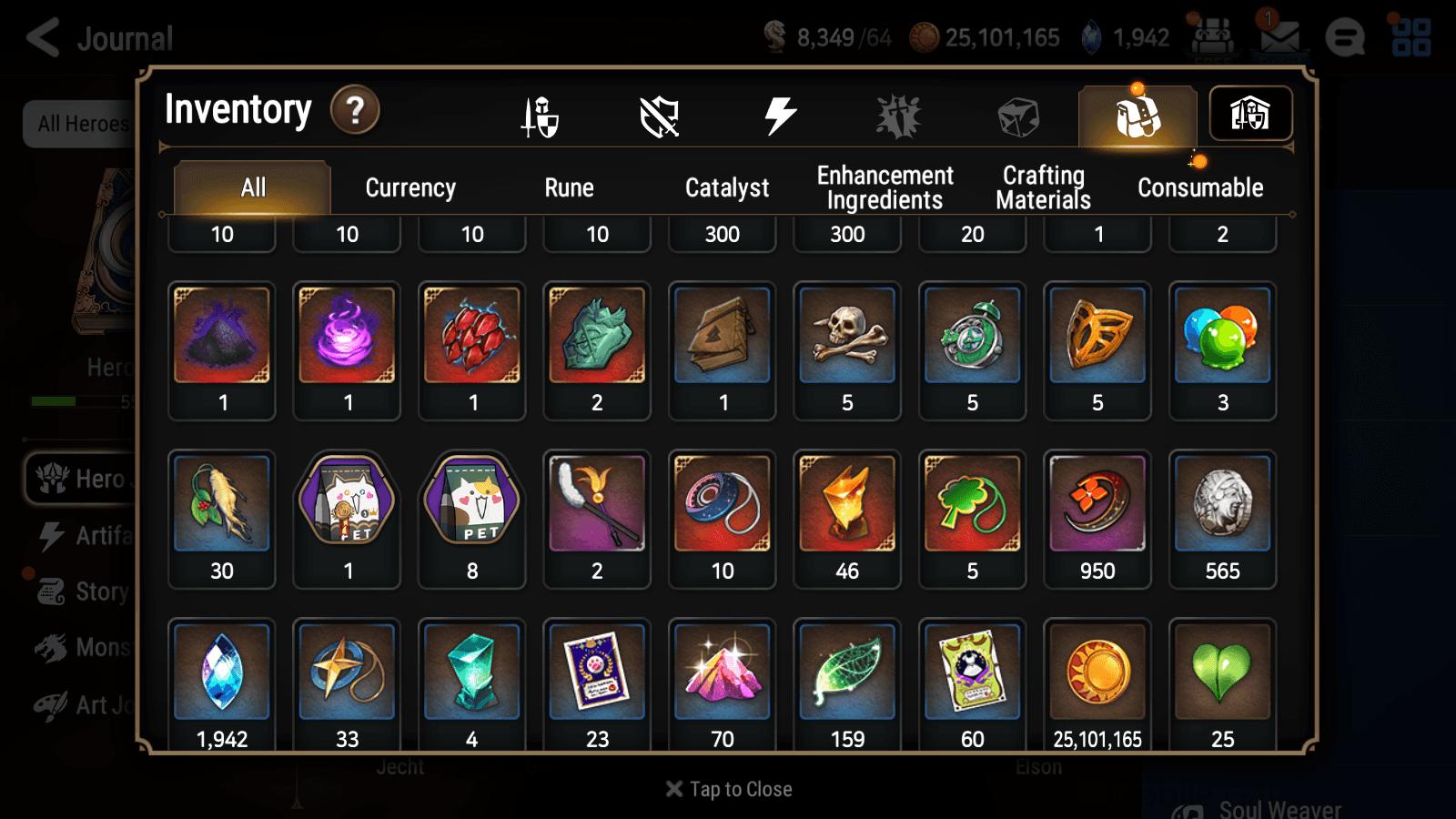Image resolution: width=1456 pixels, height=819 pixels.
Task: Open the grid menu icon in top-right corner
Action: 1410,36
